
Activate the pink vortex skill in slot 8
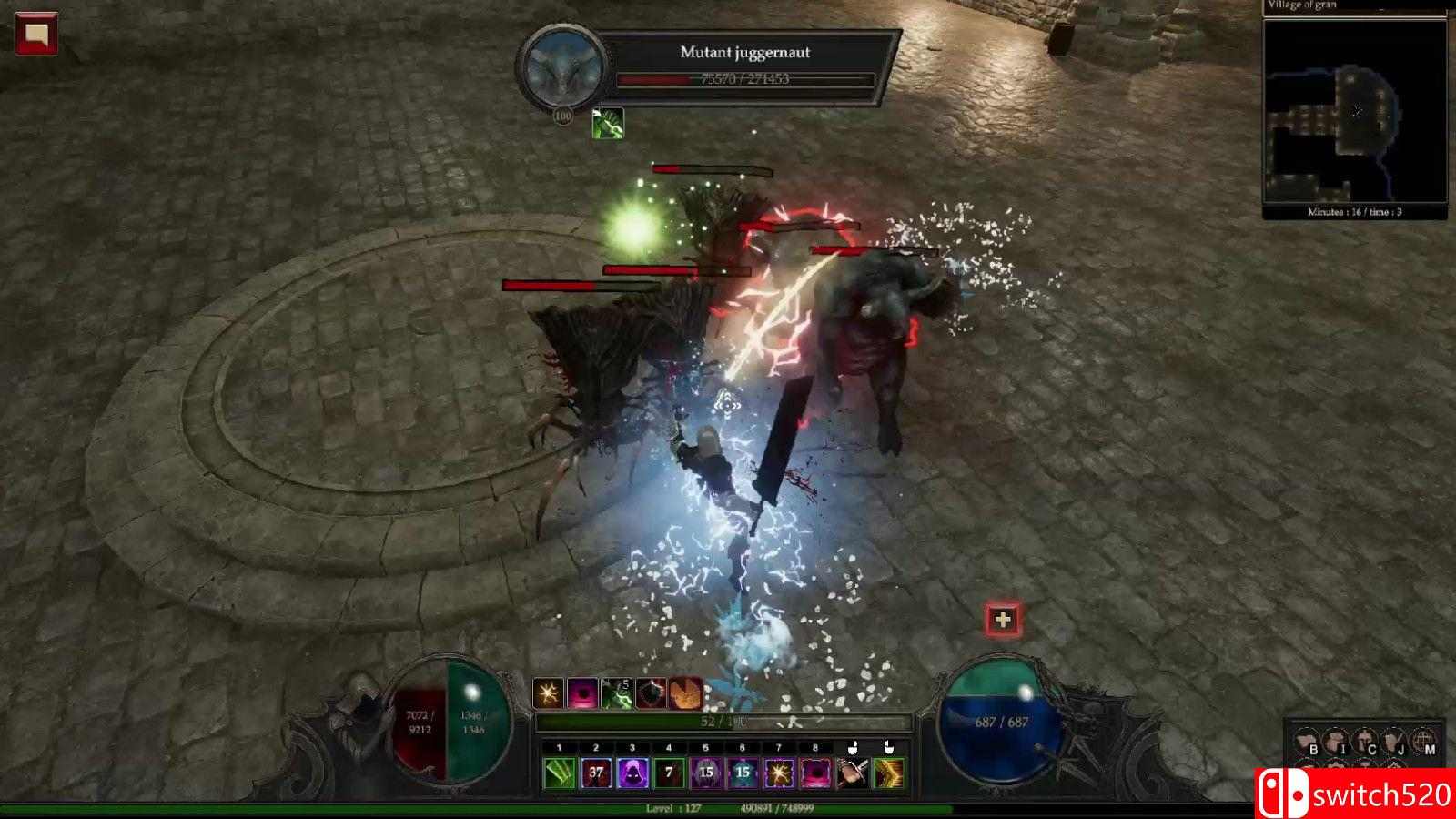[x=815, y=773]
